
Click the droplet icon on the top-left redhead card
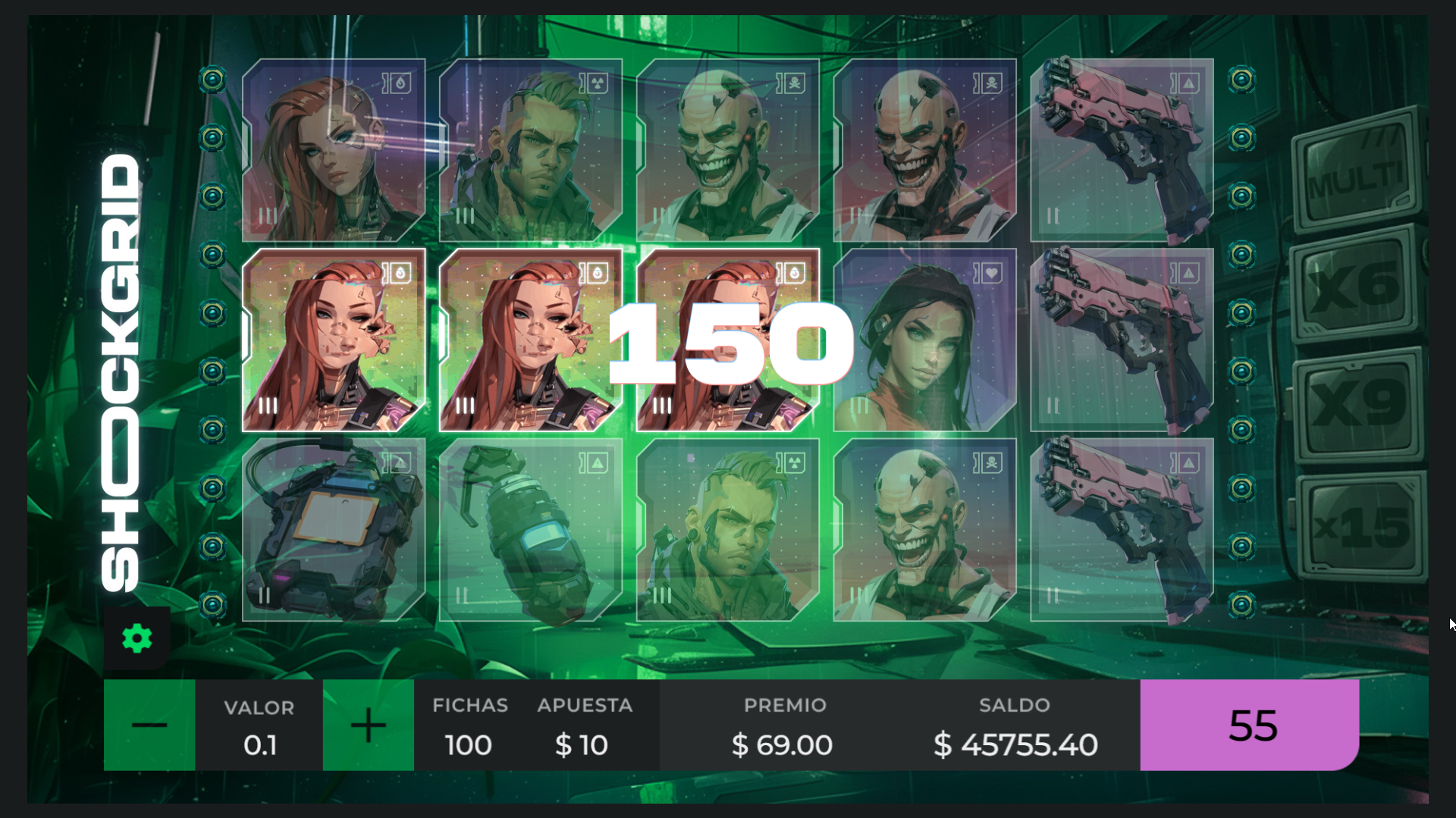point(400,83)
